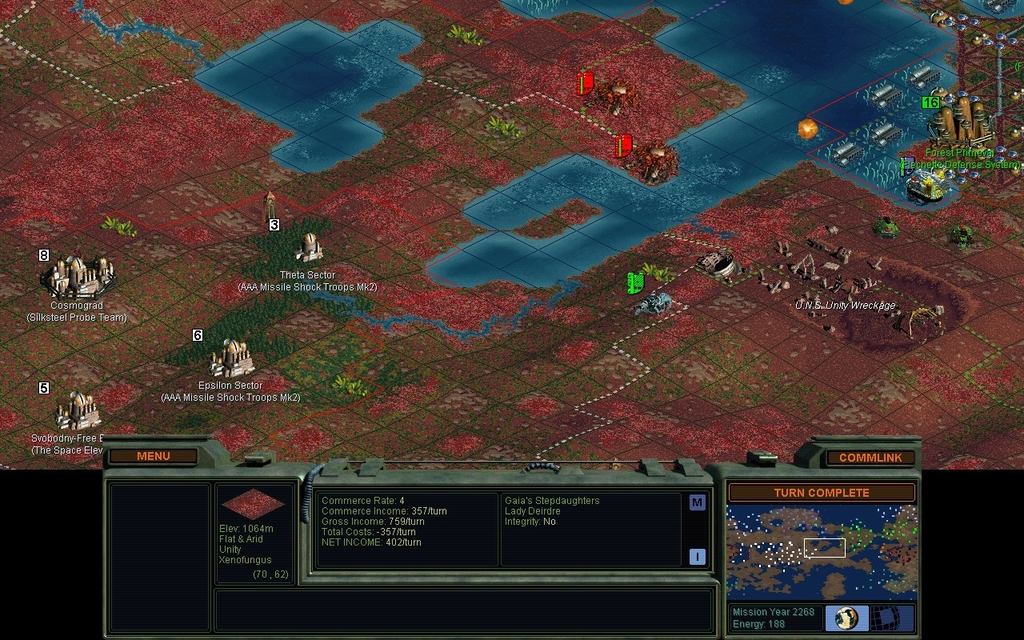Screen dimensions: 1024x640
Task: Open the COMMLINK panel
Action: [x=870, y=457]
